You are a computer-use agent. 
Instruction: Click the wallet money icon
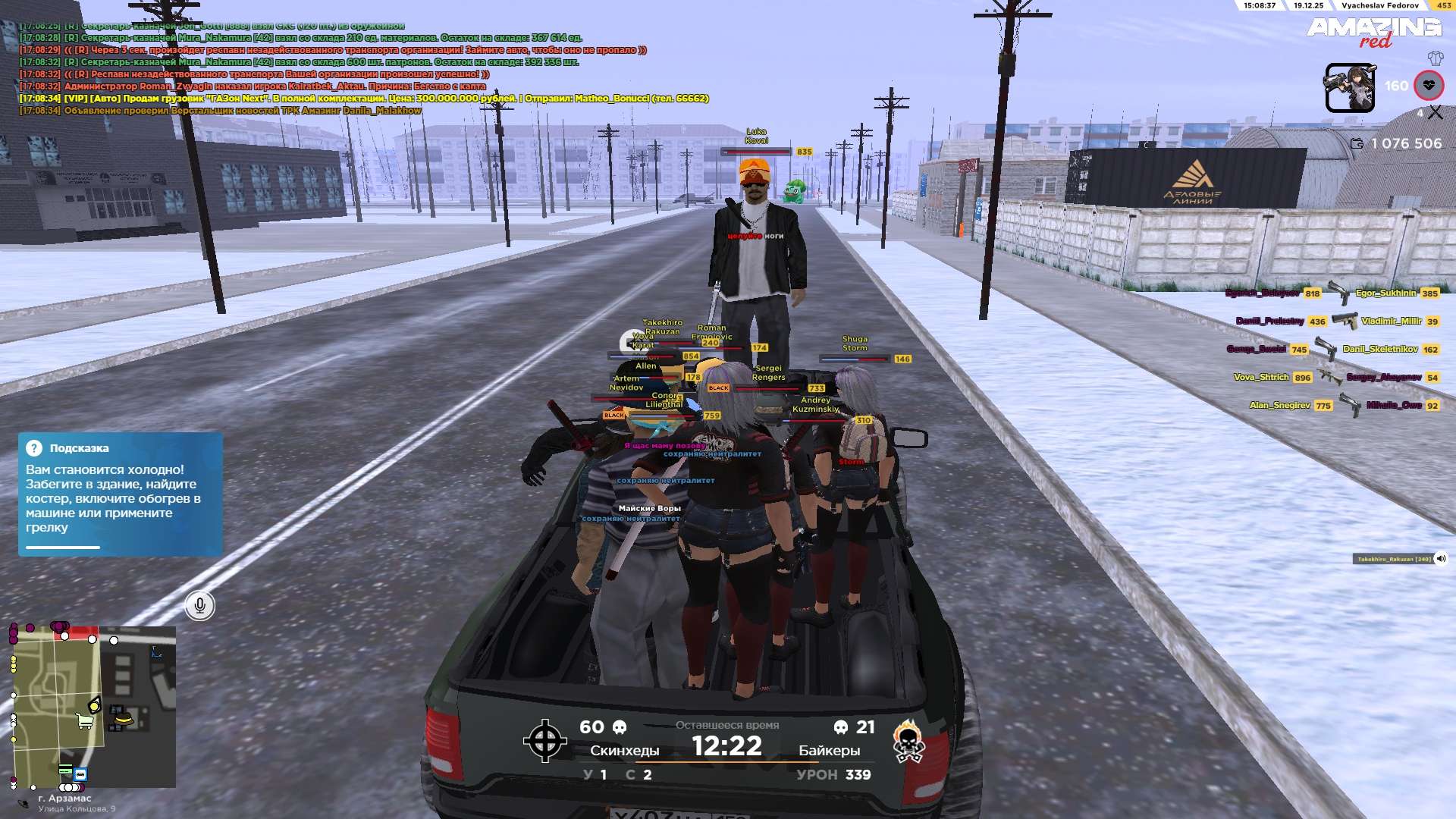(1357, 143)
